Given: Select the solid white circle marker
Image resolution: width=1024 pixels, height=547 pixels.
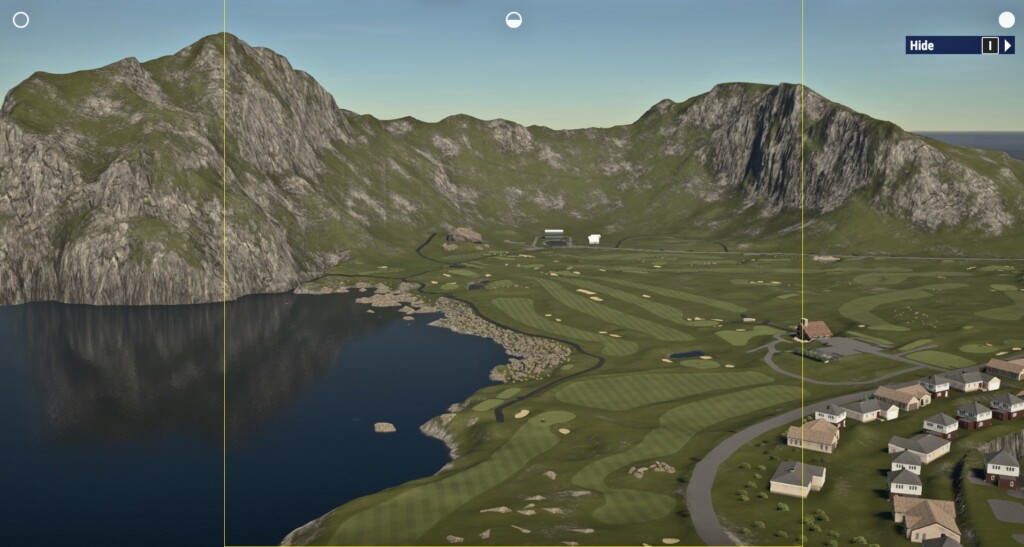Looking at the screenshot, I should pos(1006,20).
